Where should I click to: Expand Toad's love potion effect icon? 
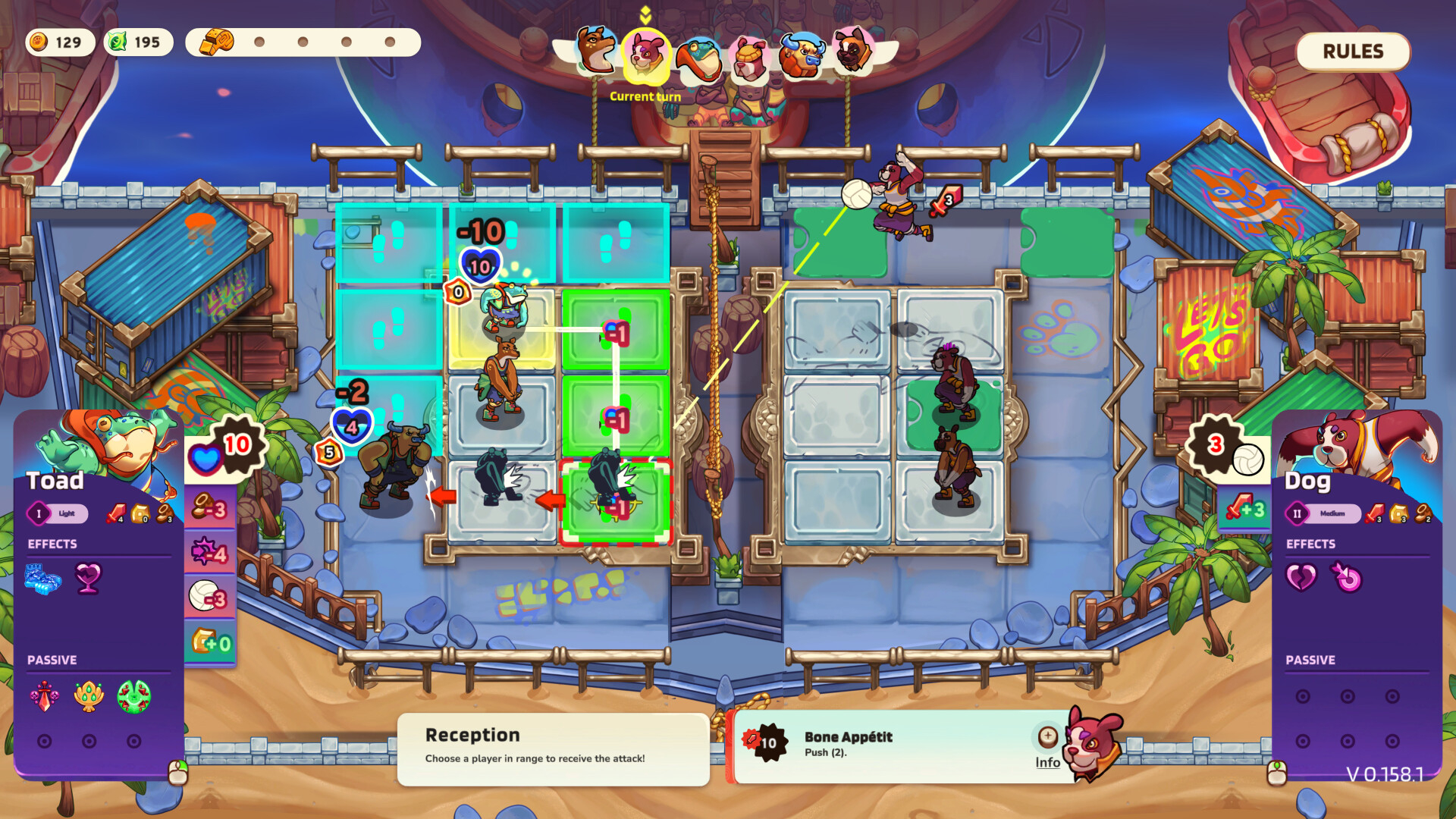point(89,576)
